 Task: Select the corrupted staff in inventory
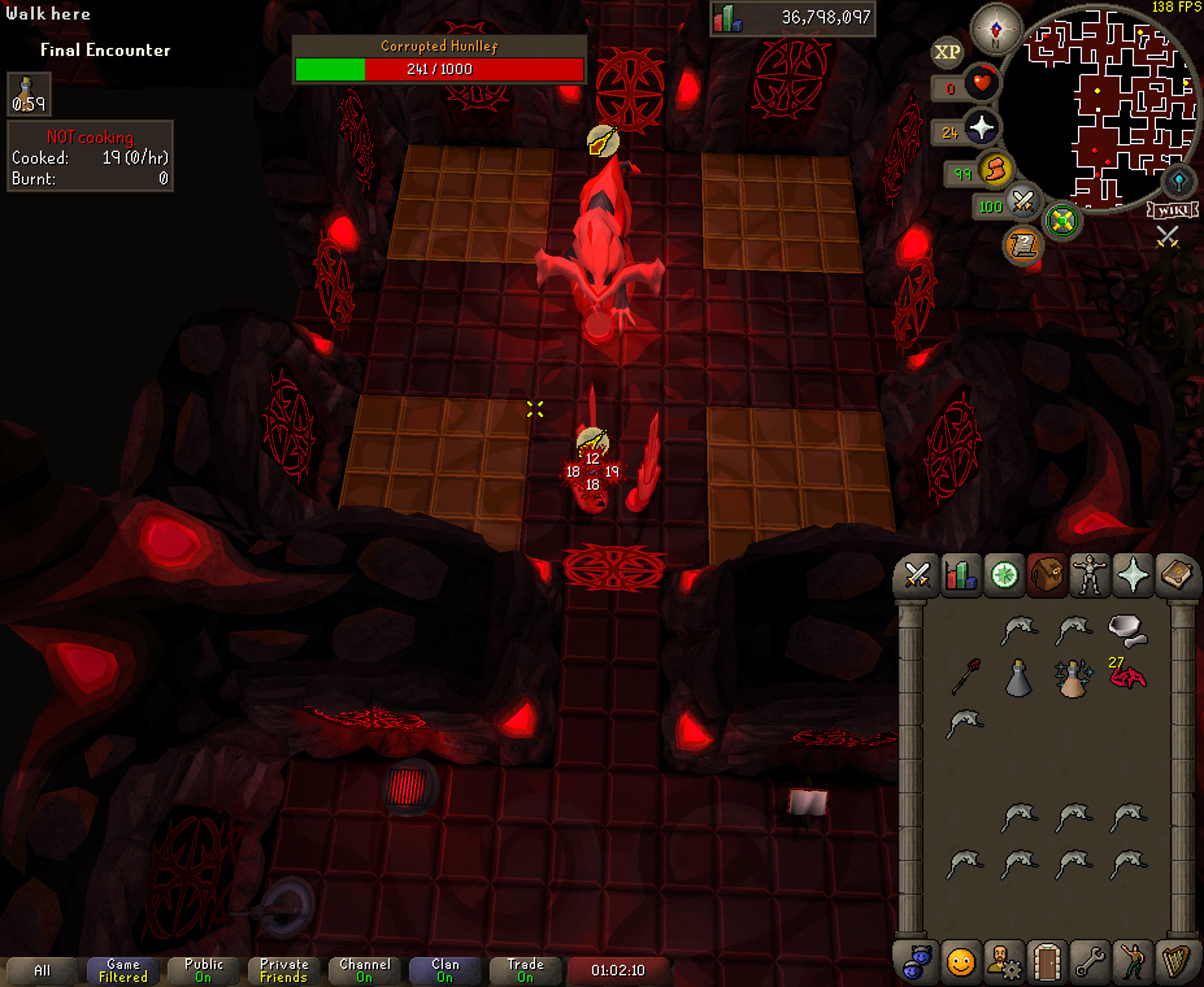966,677
